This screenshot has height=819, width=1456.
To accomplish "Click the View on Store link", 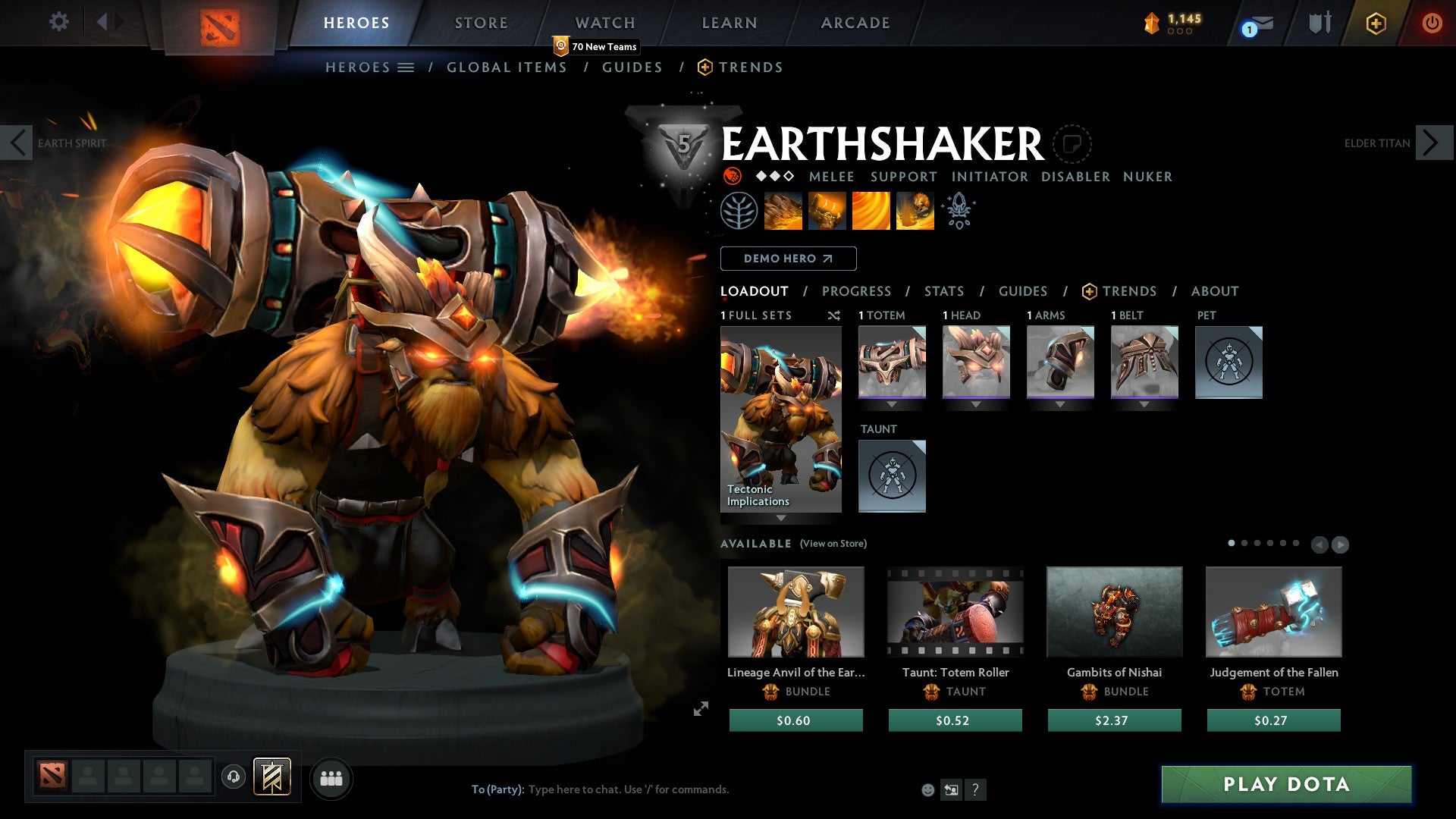I will [833, 544].
